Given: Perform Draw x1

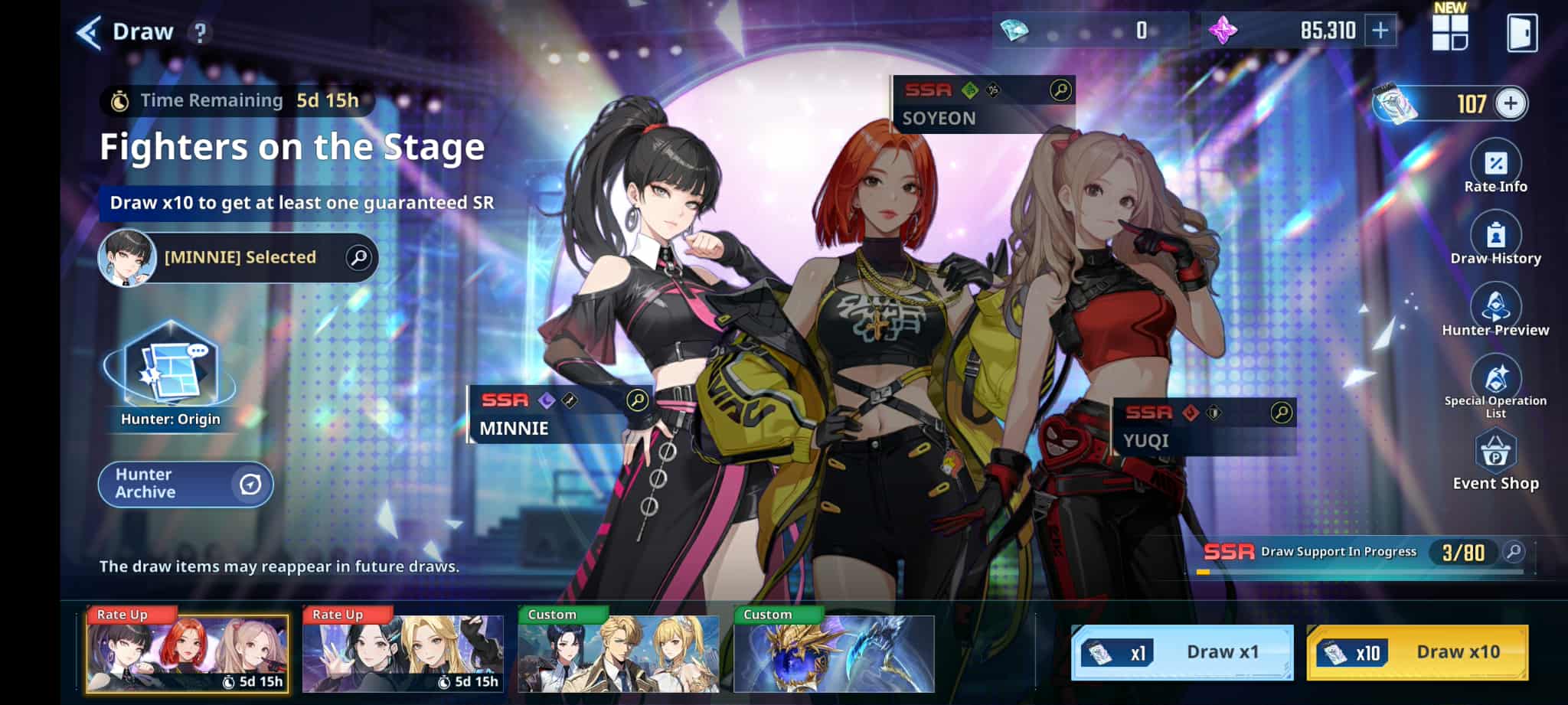Looking at the screenshot, I should pyautogui.click(x=1181, y=652).
